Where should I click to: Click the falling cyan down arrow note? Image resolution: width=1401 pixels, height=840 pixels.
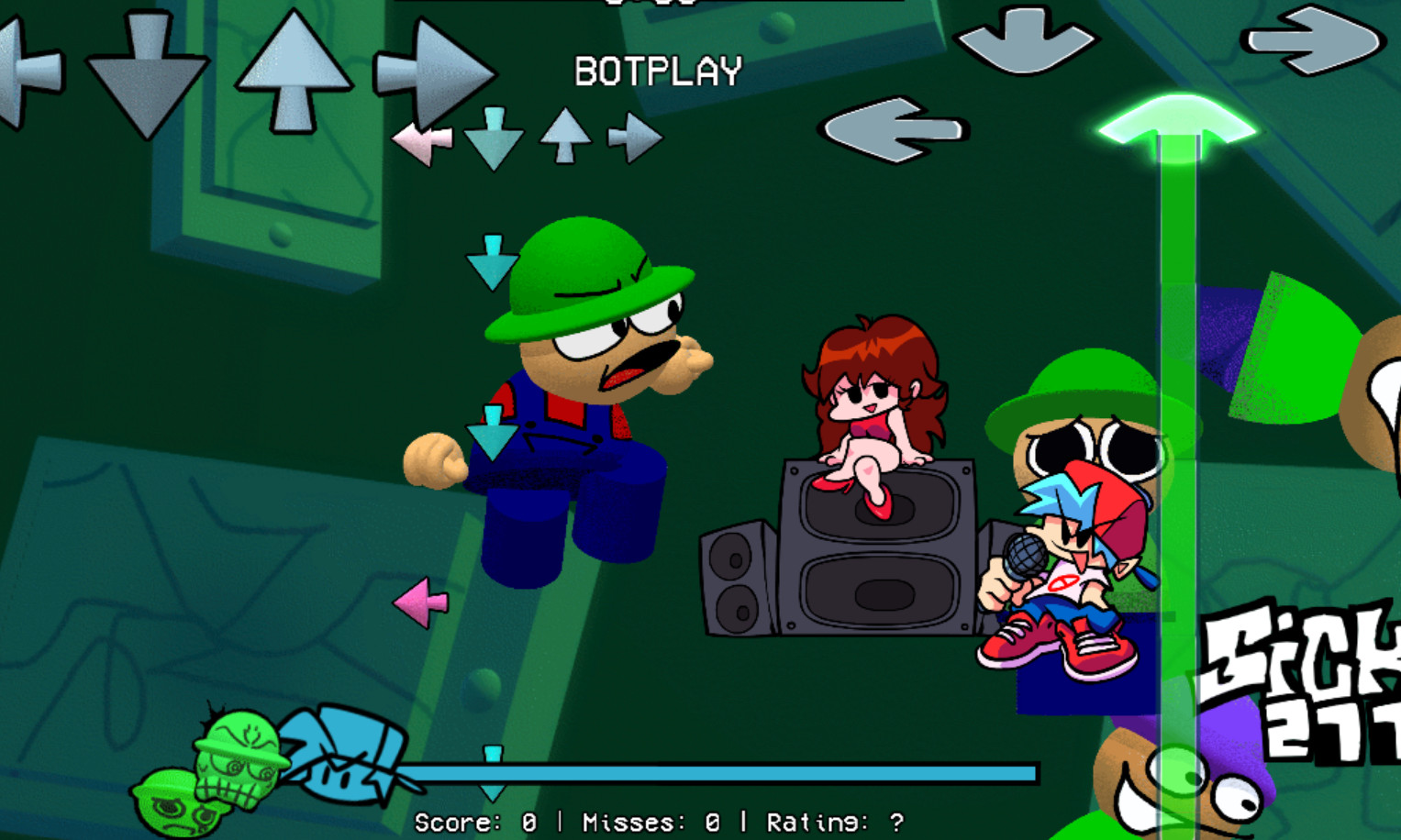494,261
